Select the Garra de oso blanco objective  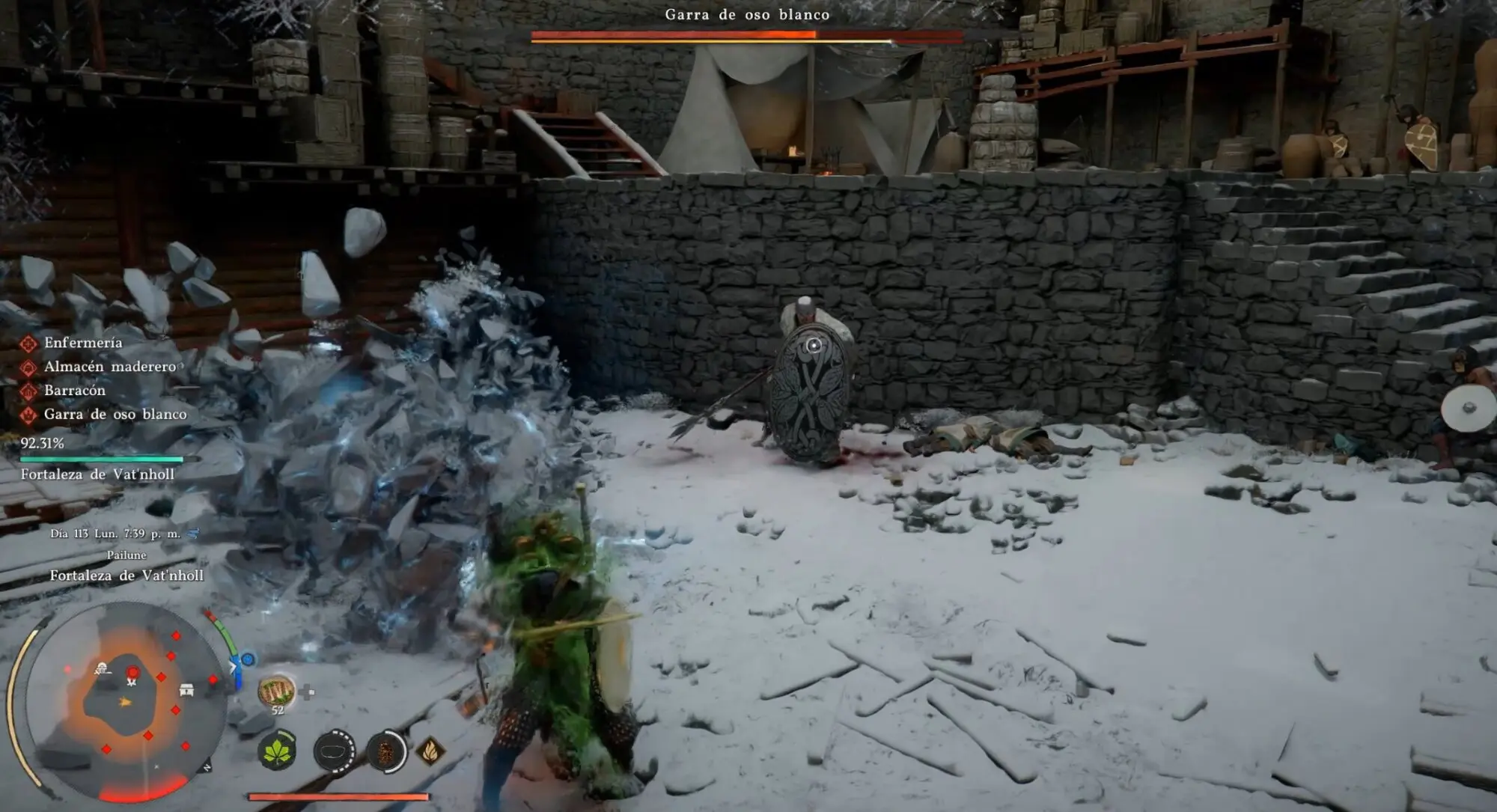(115, 415)
